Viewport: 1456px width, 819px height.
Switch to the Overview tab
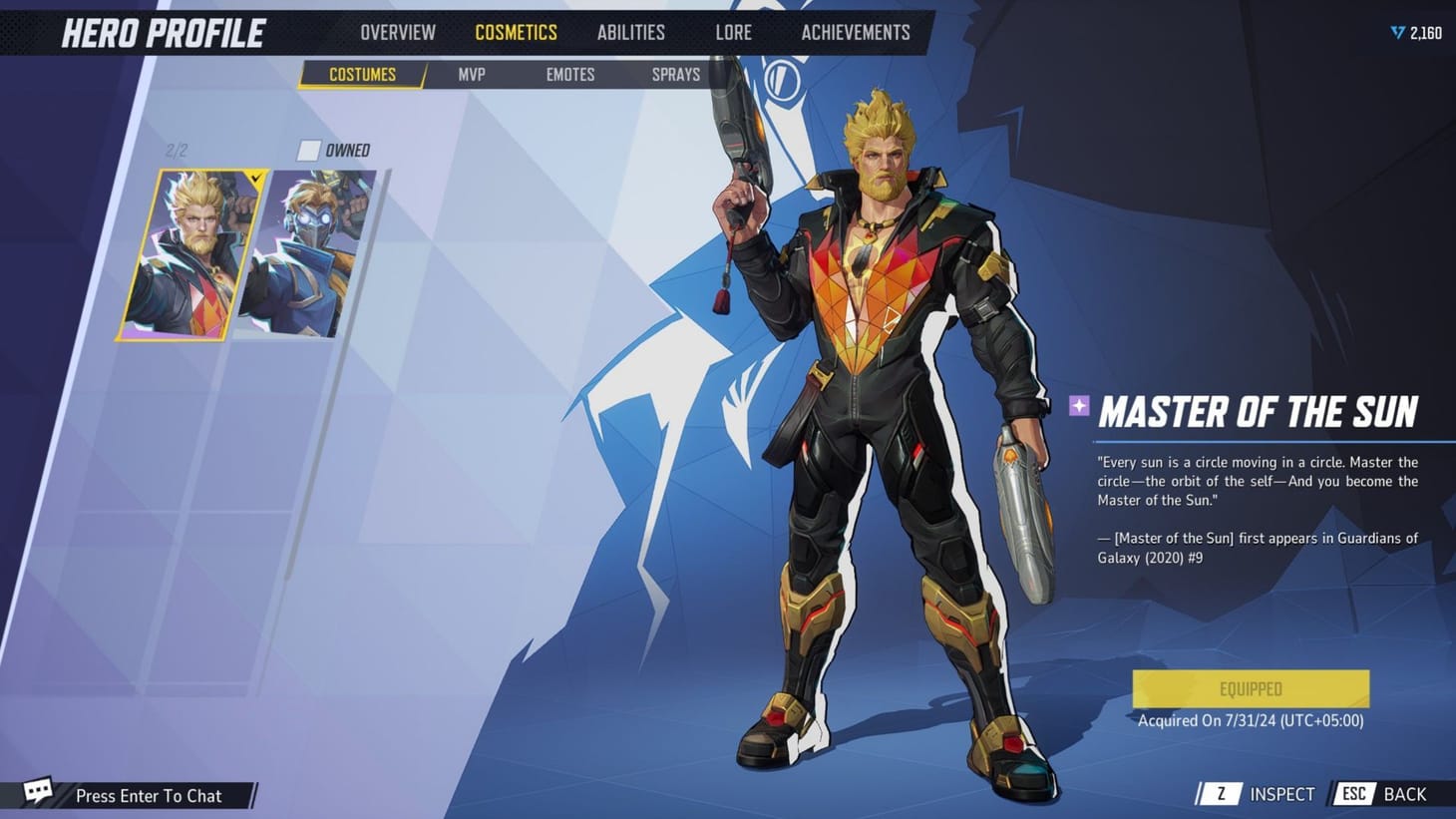[x=396, y=32]
